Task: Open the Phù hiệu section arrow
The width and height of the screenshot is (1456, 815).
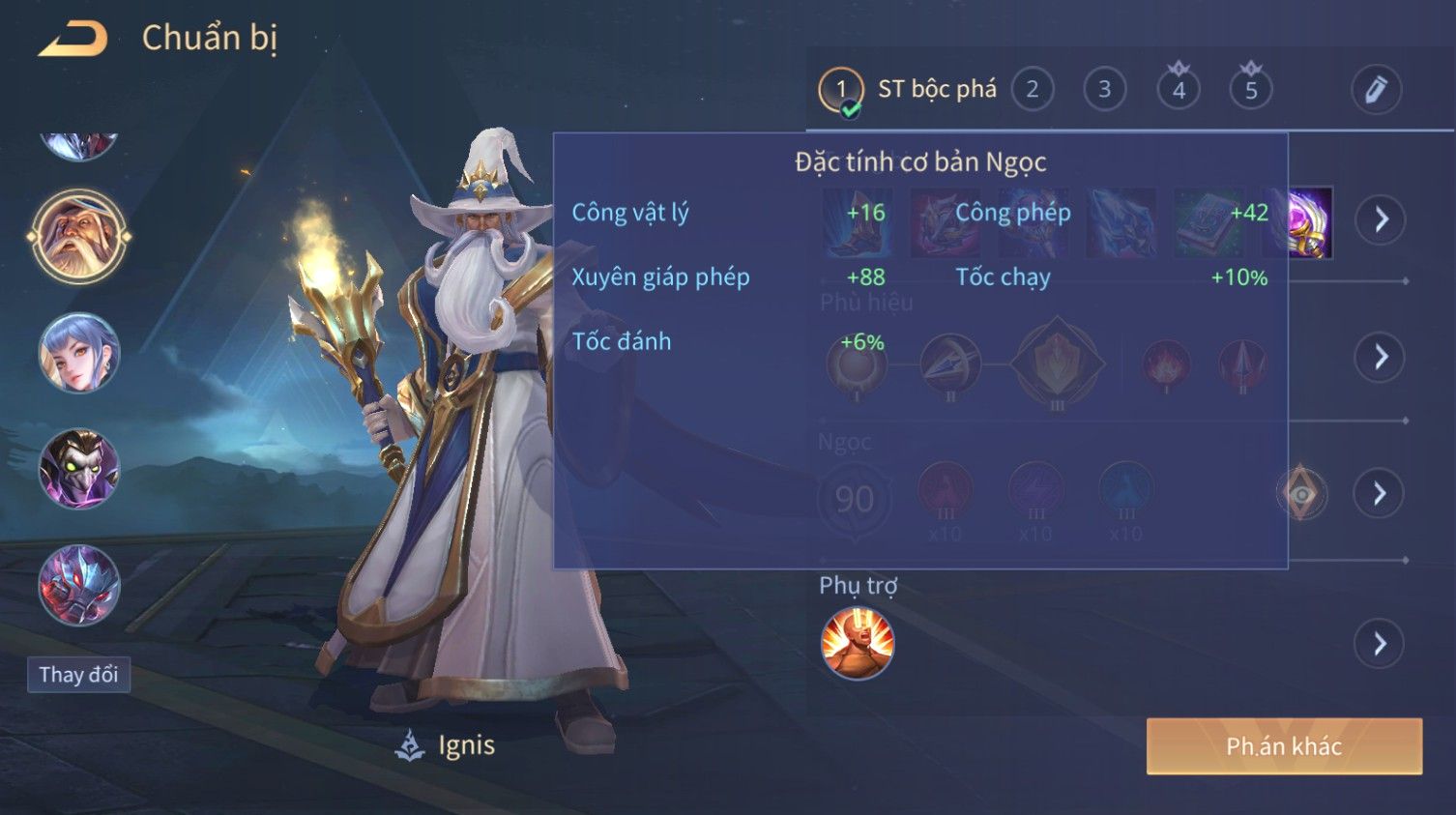Action: [1380, 357]
